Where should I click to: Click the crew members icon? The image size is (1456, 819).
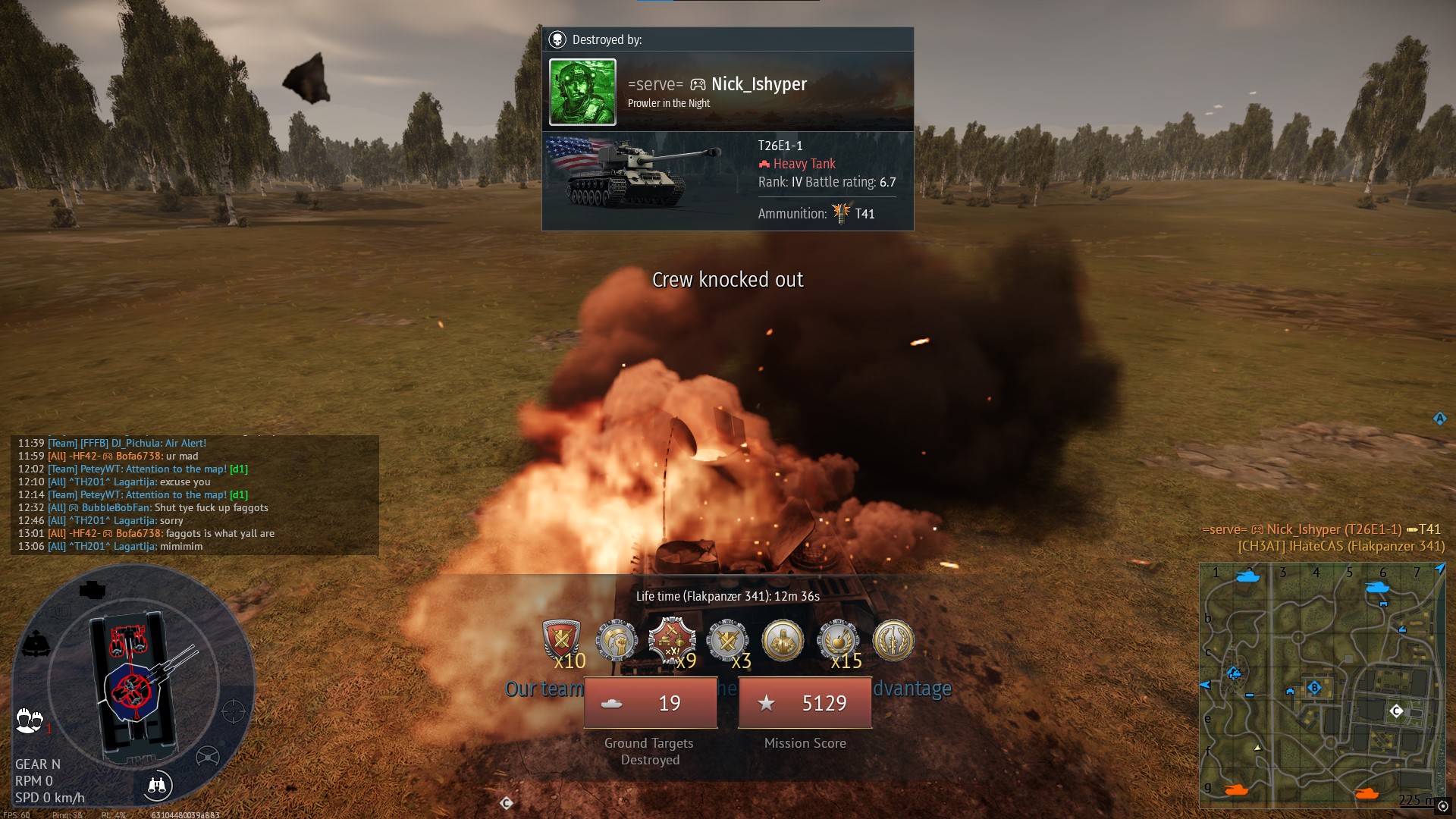pos(30,720)
